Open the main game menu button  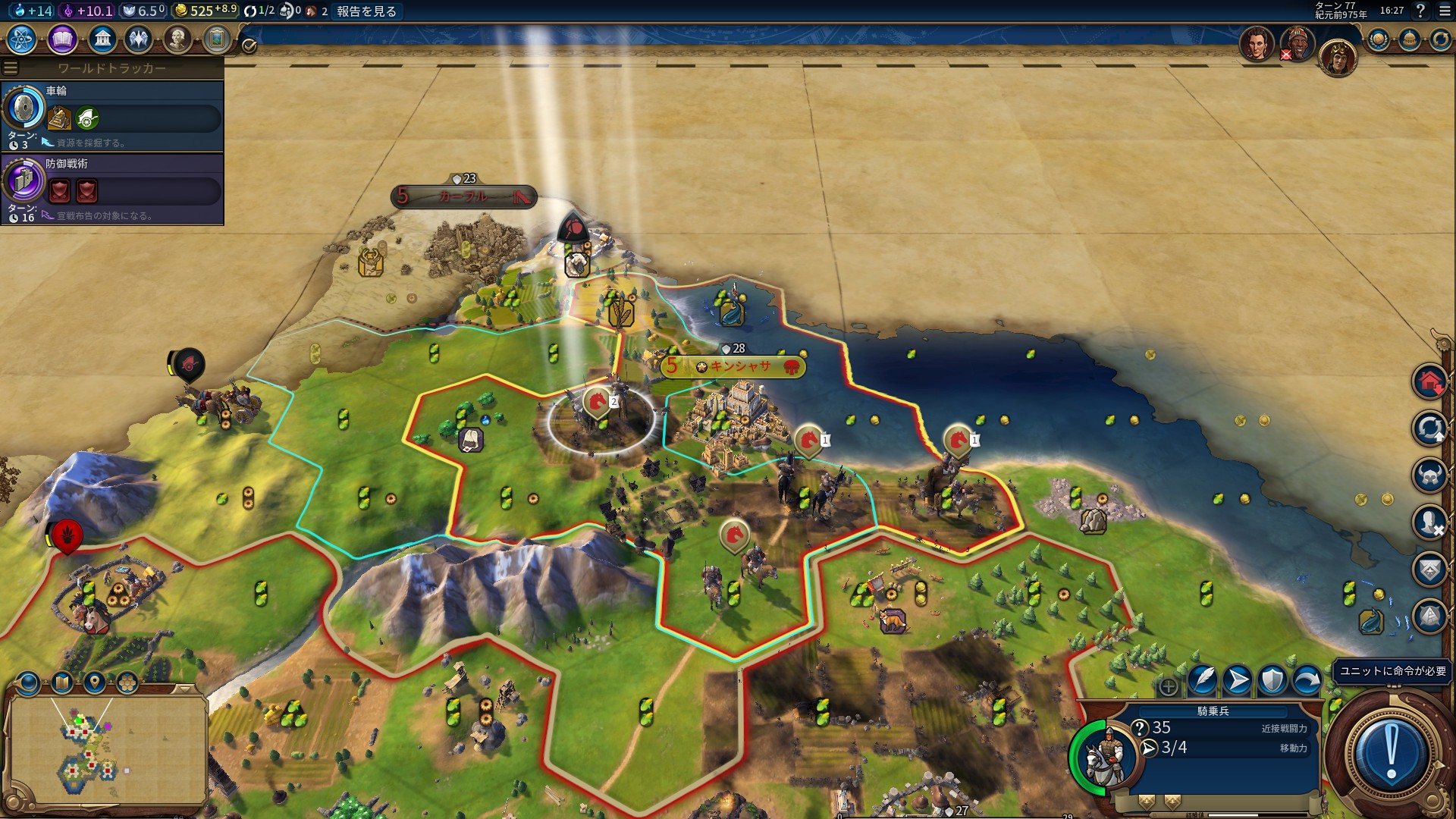1444,11
